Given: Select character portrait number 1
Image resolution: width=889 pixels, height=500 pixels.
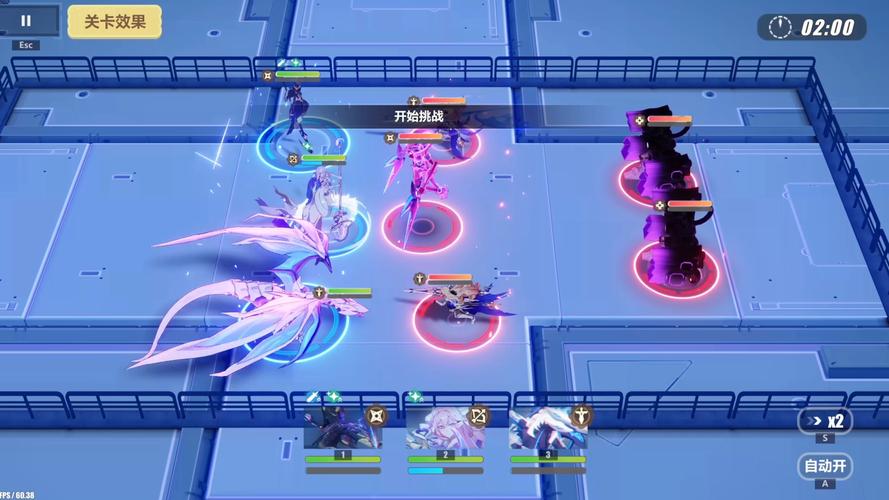Looking at the screenshot, I should click(342, 428).
